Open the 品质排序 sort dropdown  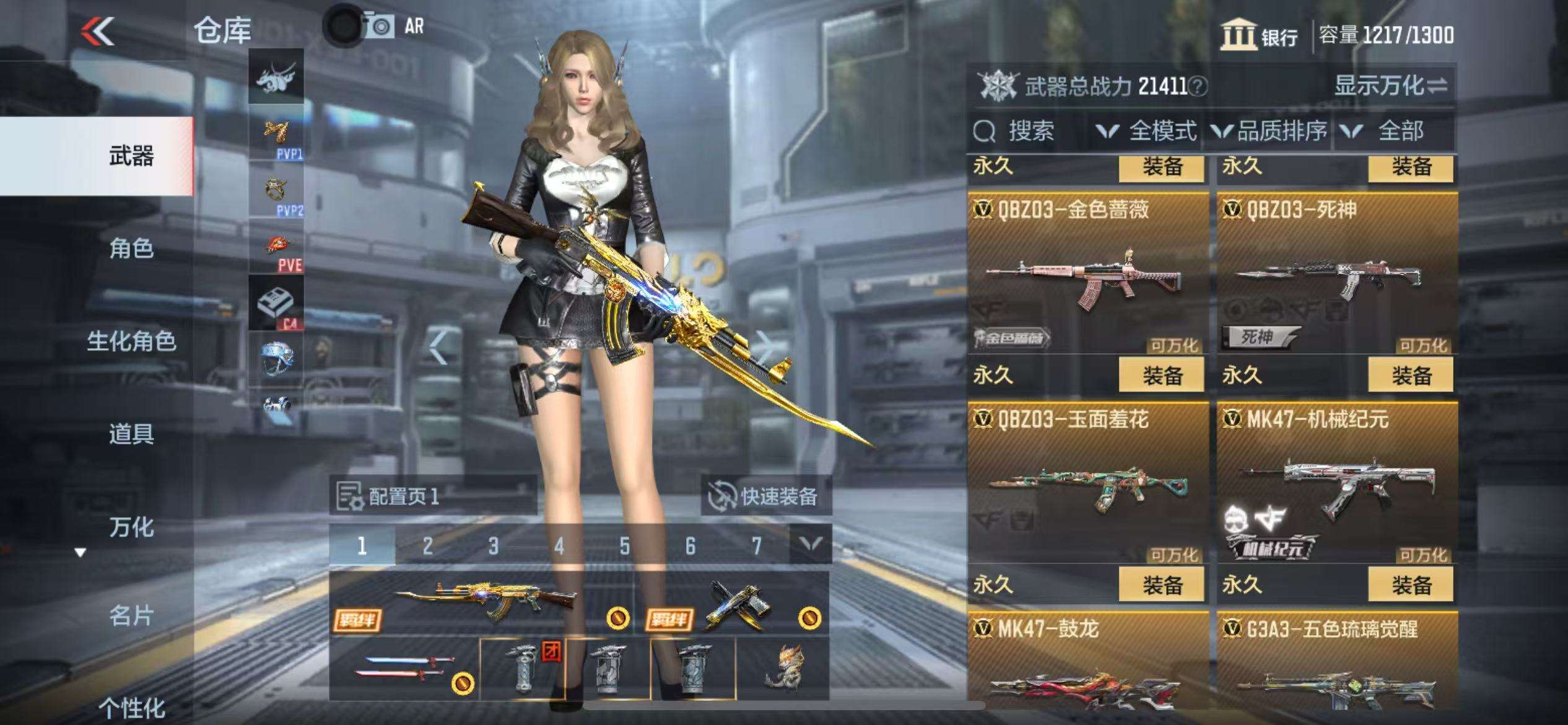point(1270,131)
